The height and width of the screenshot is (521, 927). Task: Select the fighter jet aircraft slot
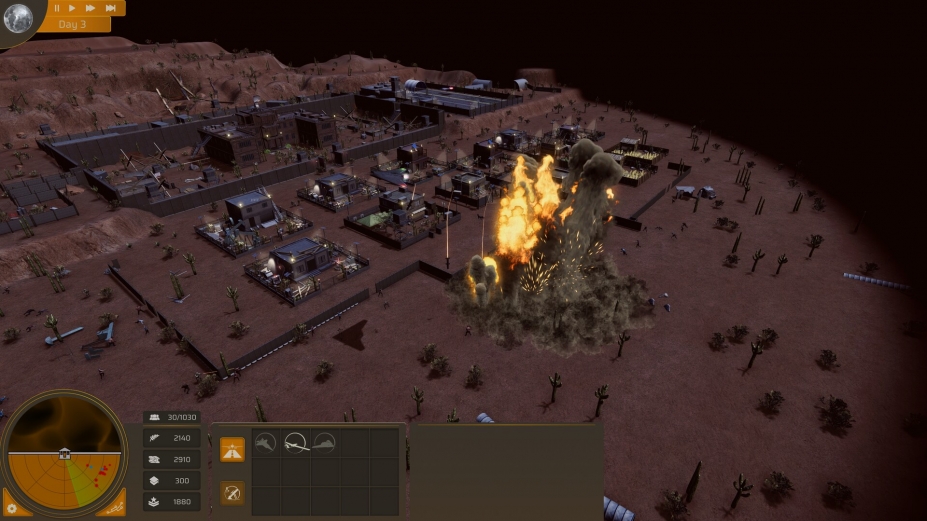click(x=265, y=442)
